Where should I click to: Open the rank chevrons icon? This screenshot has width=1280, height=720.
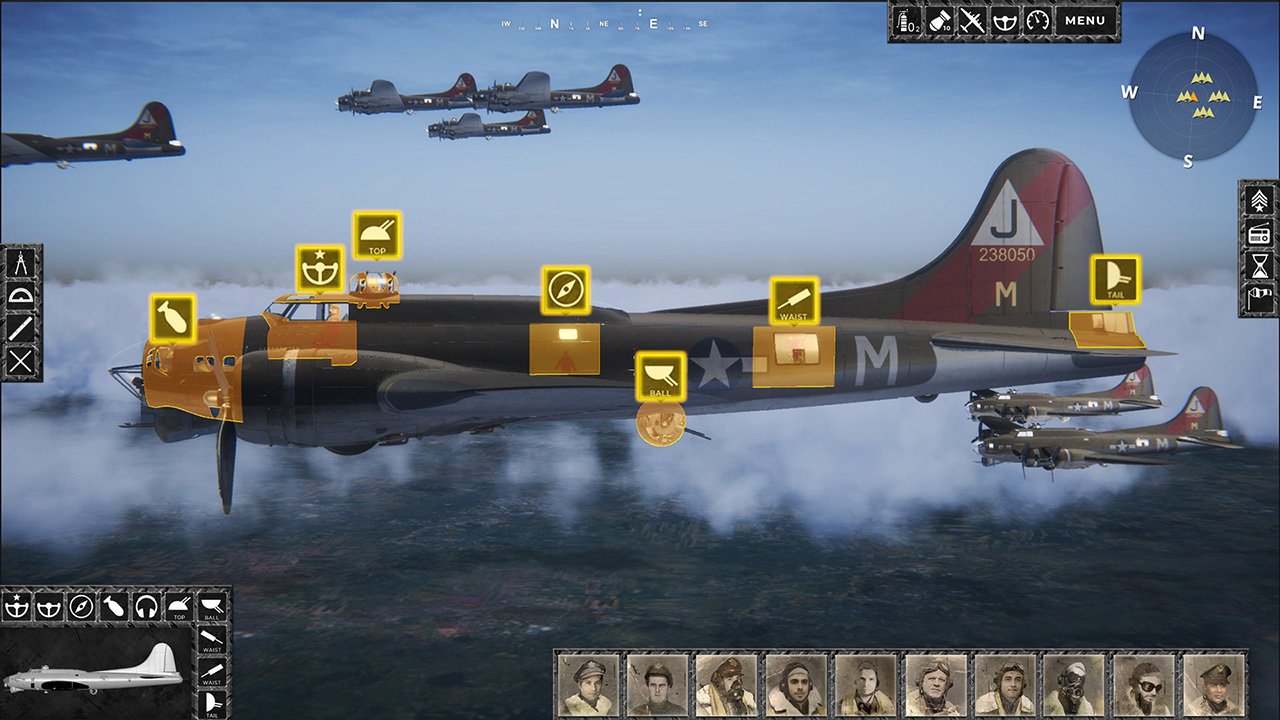[1259, 200]
